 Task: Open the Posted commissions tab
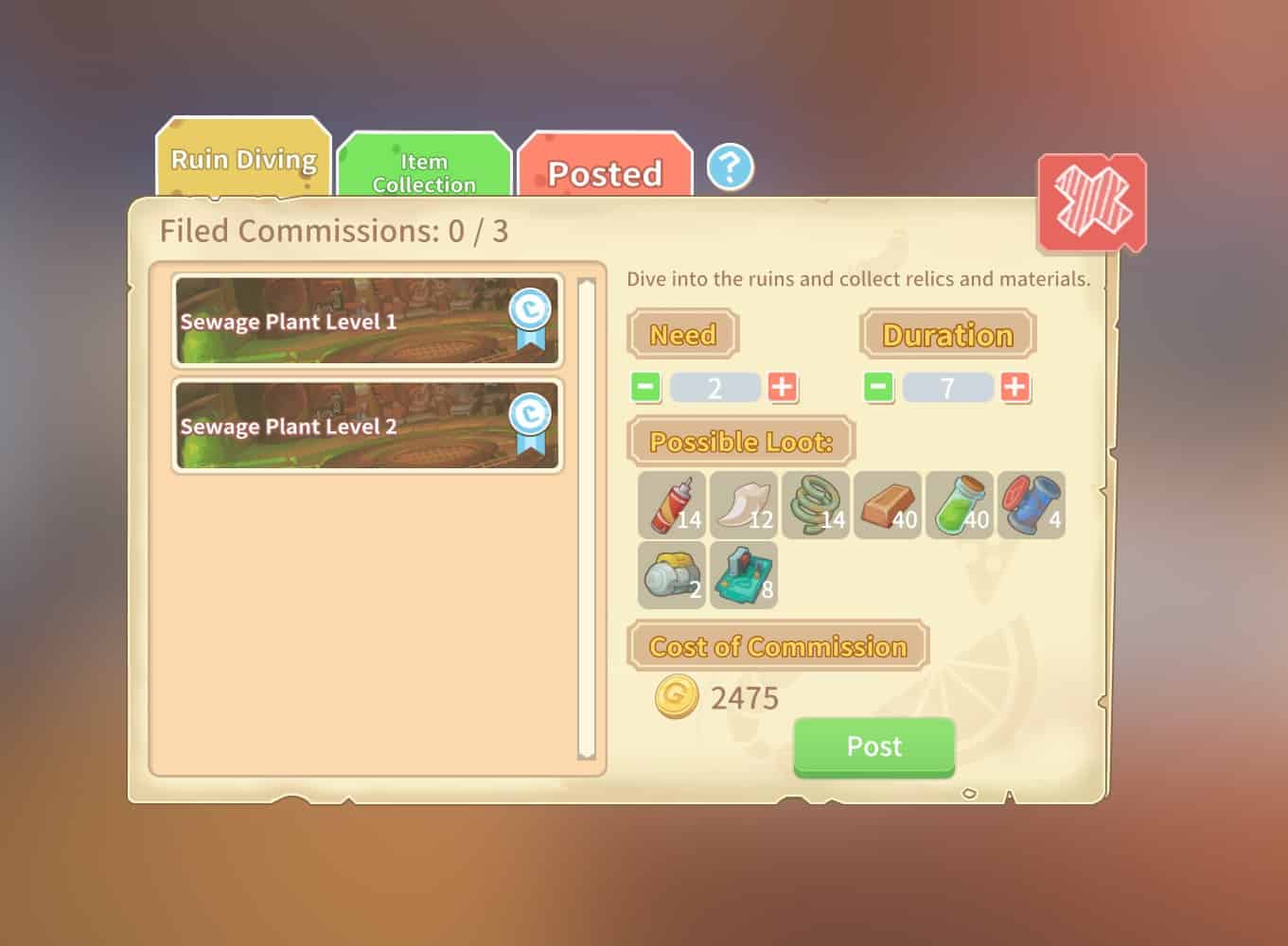point(604,173)
